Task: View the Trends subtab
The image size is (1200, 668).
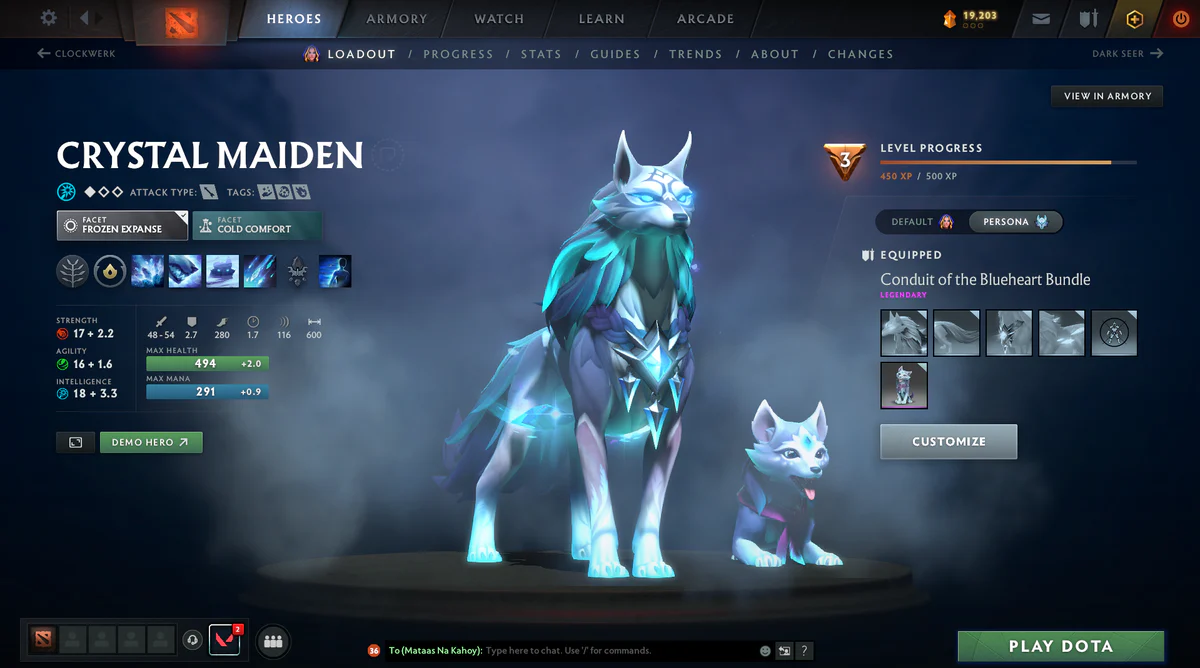Action: [x=694, y=54]
